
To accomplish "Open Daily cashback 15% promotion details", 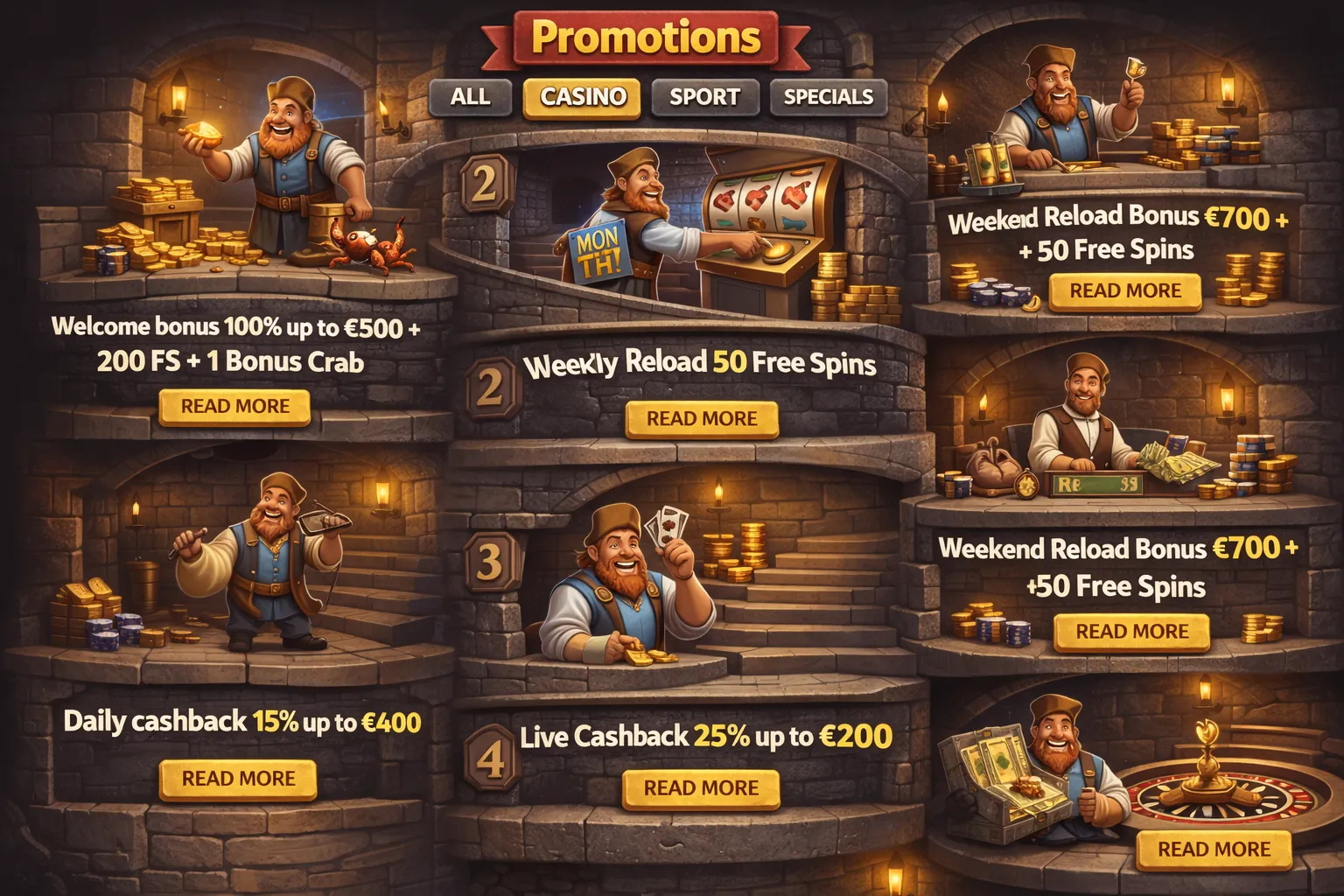I will pos(237,776).
